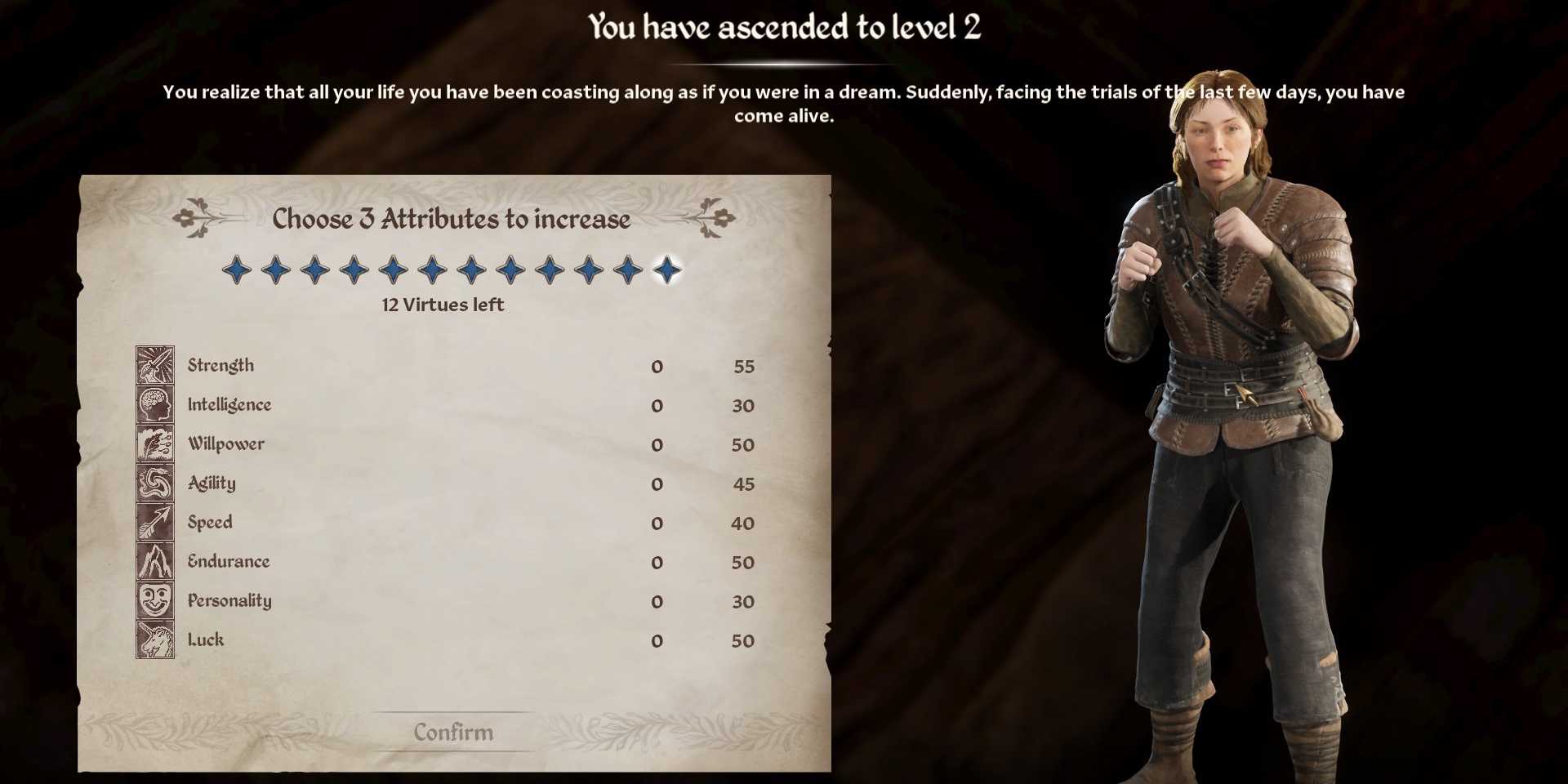The image size is (1568, 784).
Task: Click the first virtue star
Action: 236,269
